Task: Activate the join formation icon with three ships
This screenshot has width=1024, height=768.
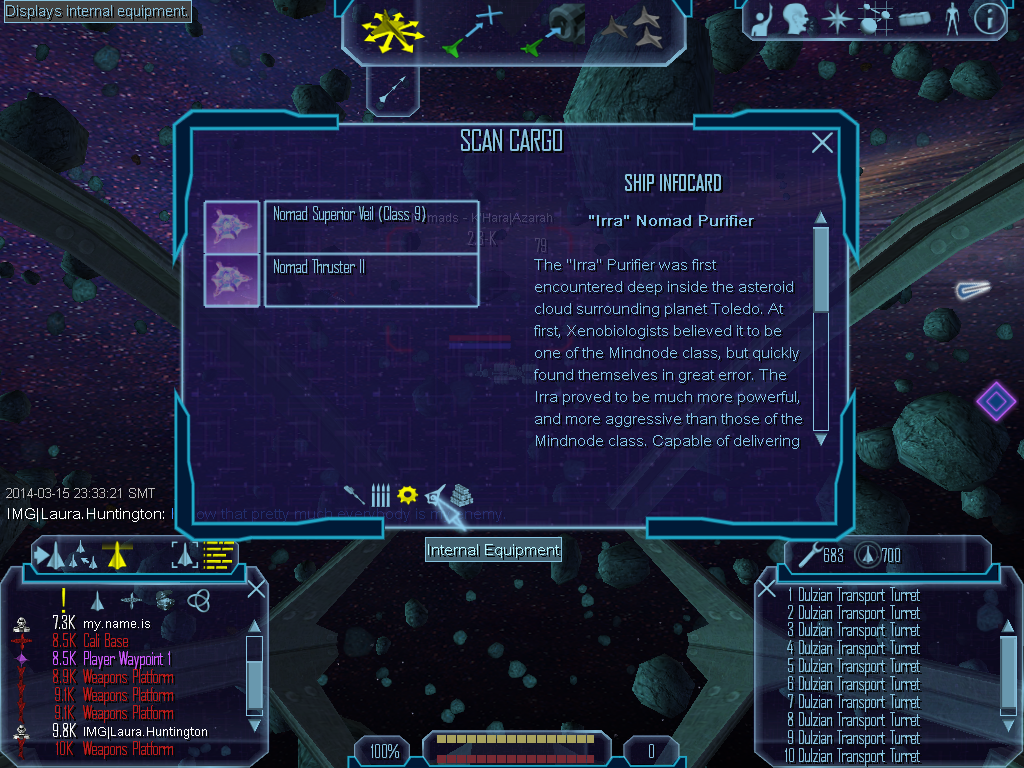Action: 636,28
